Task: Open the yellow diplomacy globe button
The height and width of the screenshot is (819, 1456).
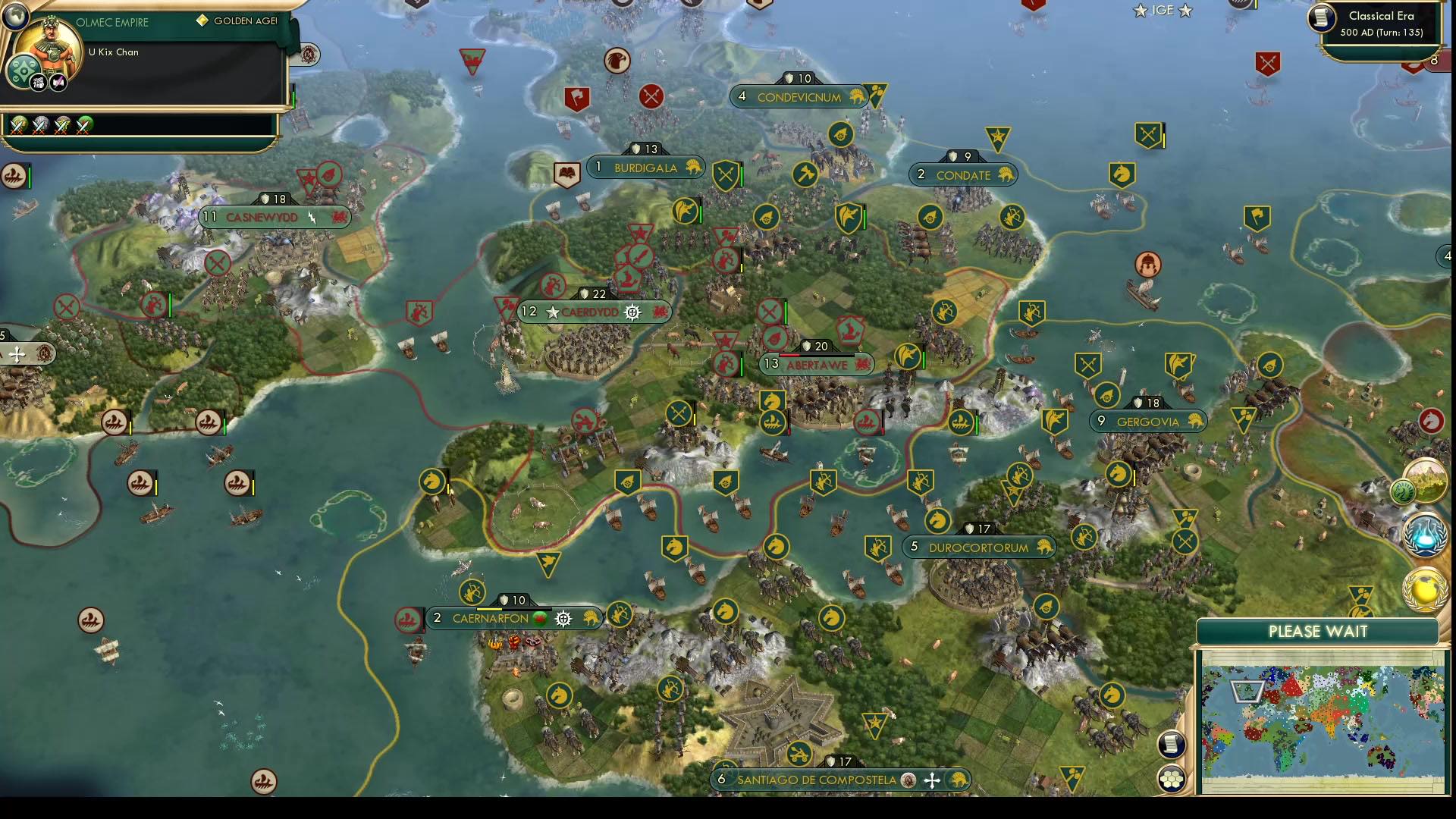Action: [x=1423, y=590]
